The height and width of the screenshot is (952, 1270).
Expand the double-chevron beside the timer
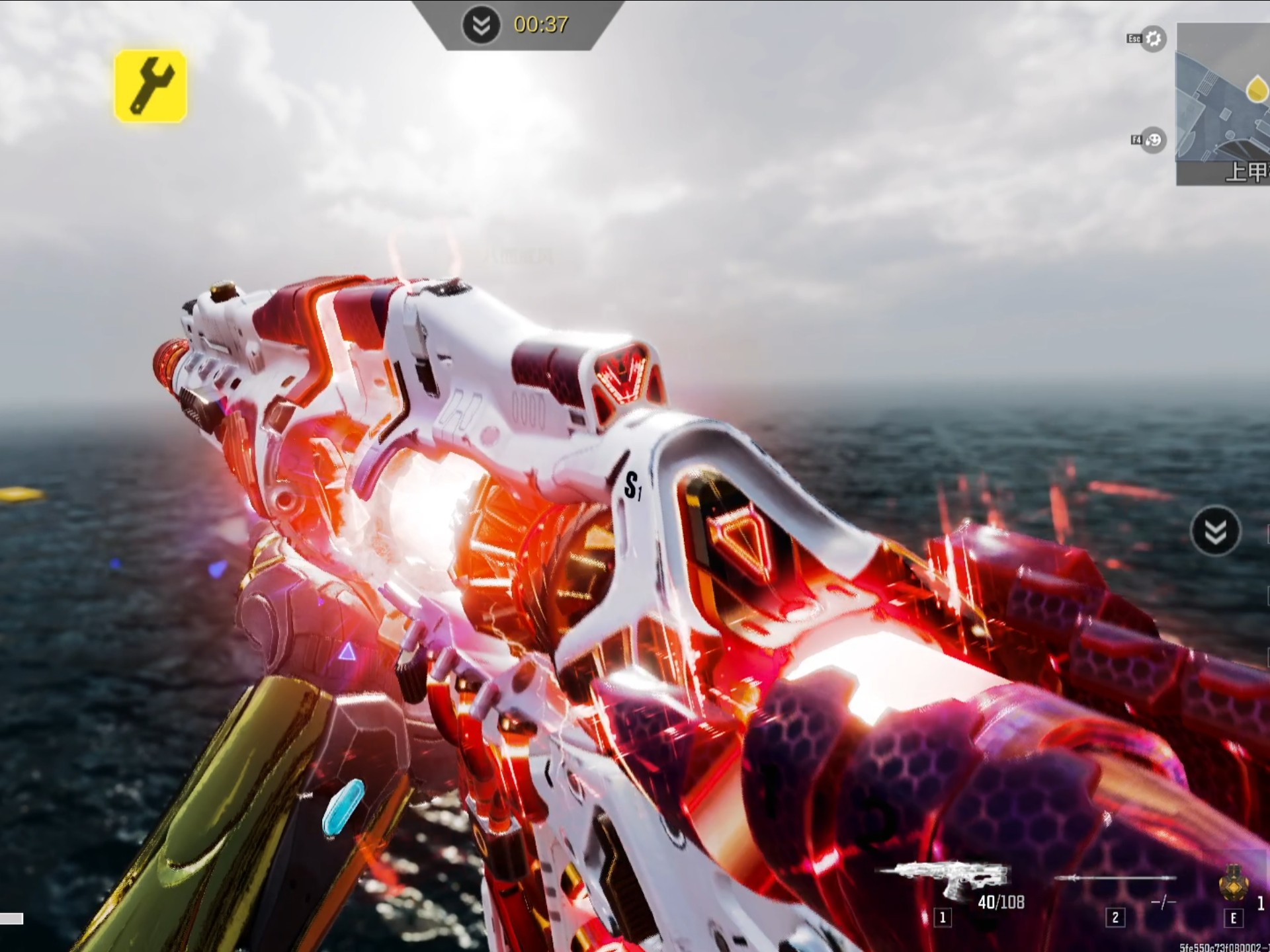tap(481, 25)
